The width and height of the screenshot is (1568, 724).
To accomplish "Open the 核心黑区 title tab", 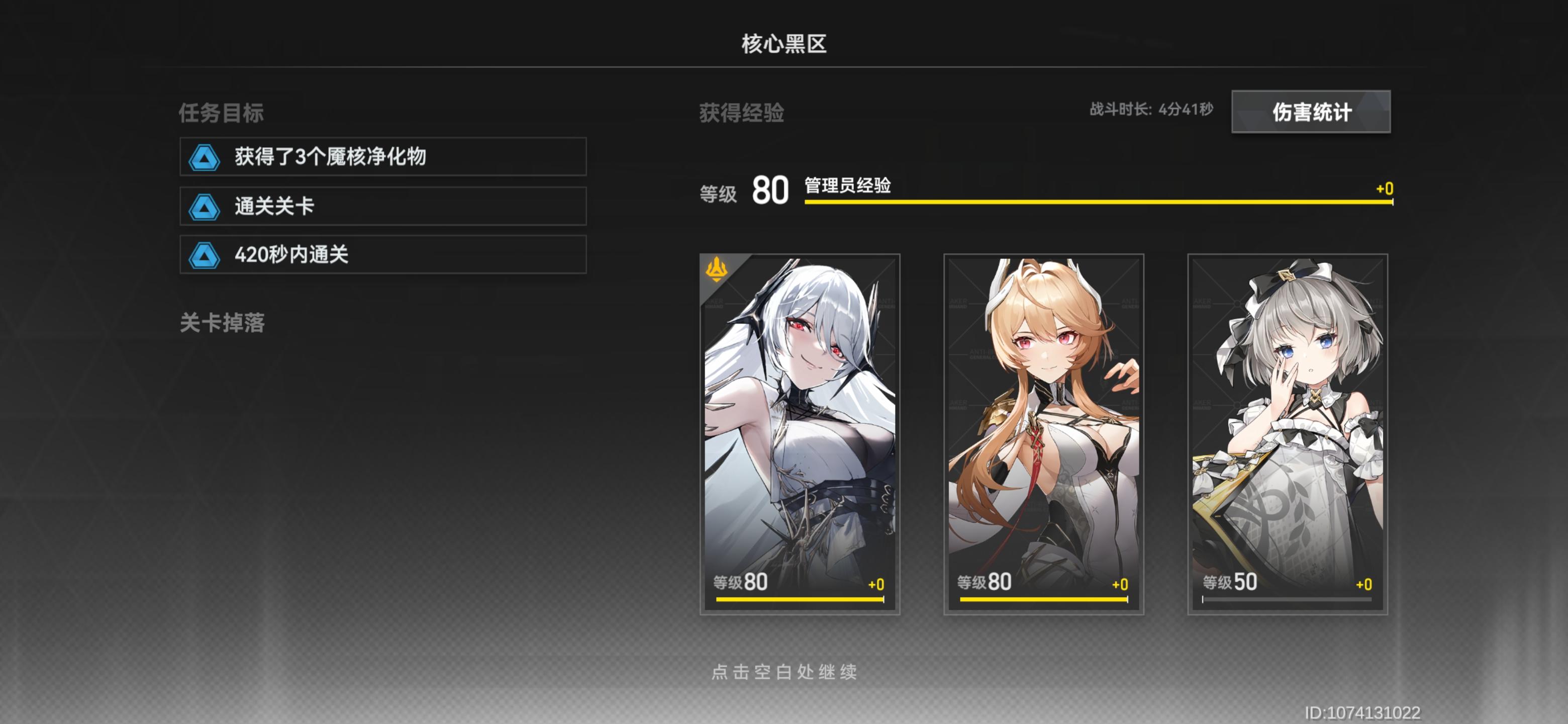I will click(784, 44).
